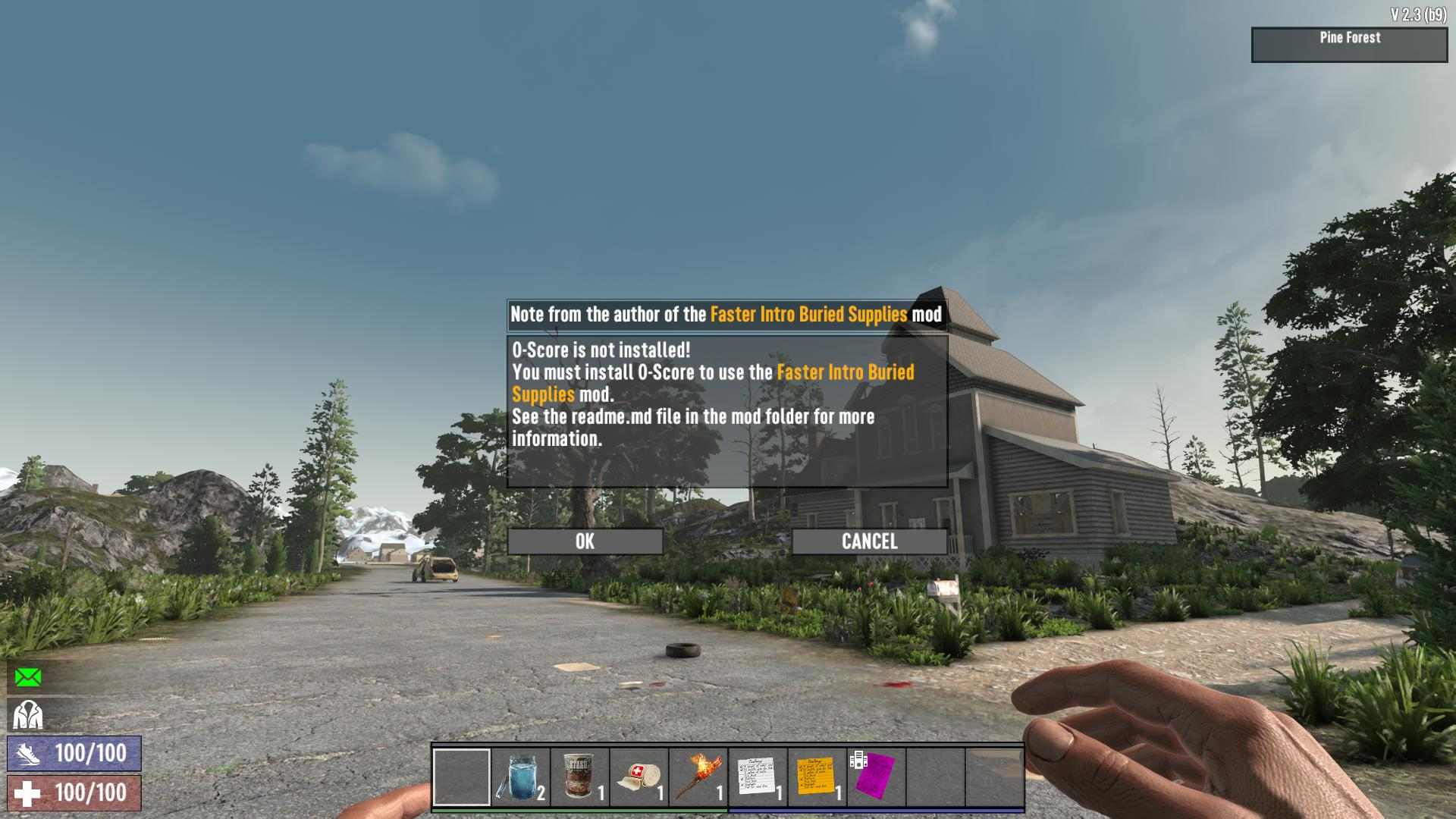1456x819 pixels.
Task: Open the green envelope notification
Action: click(x=28, y=676)
